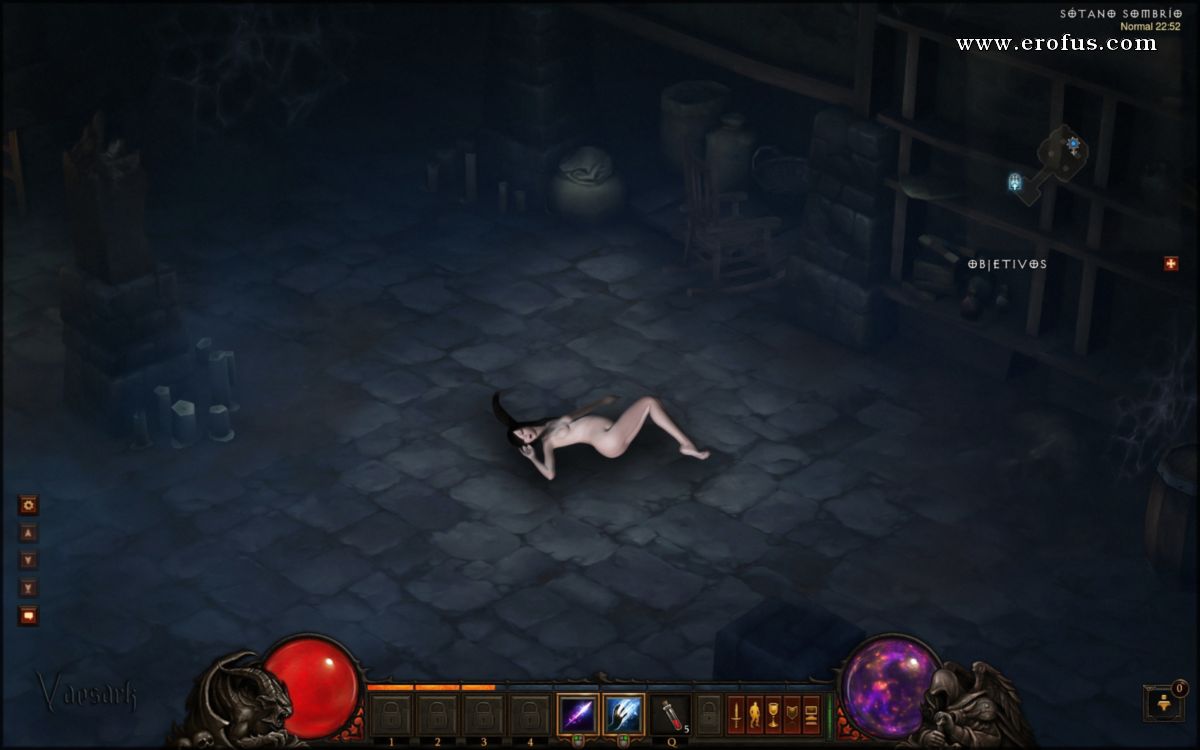Open the game menu computer icon
This screenshot has width=1200, height=750.
[x=811, y=714]
